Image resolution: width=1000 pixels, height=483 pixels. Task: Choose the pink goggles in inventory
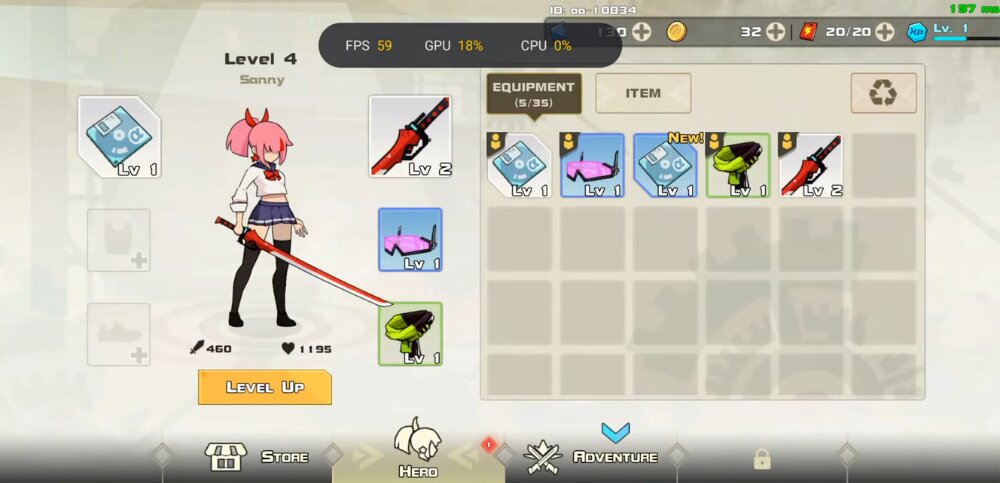click(x=592, y=165)
